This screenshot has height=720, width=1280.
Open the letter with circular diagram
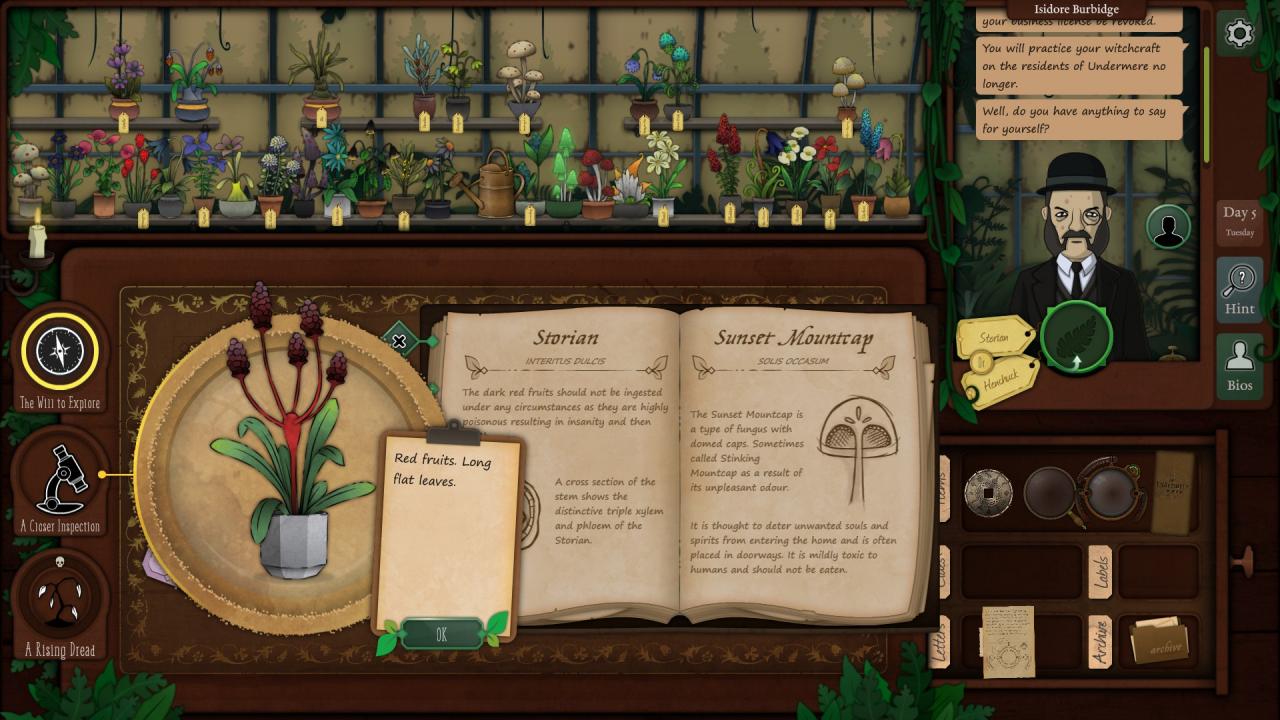click(1007, 640)
